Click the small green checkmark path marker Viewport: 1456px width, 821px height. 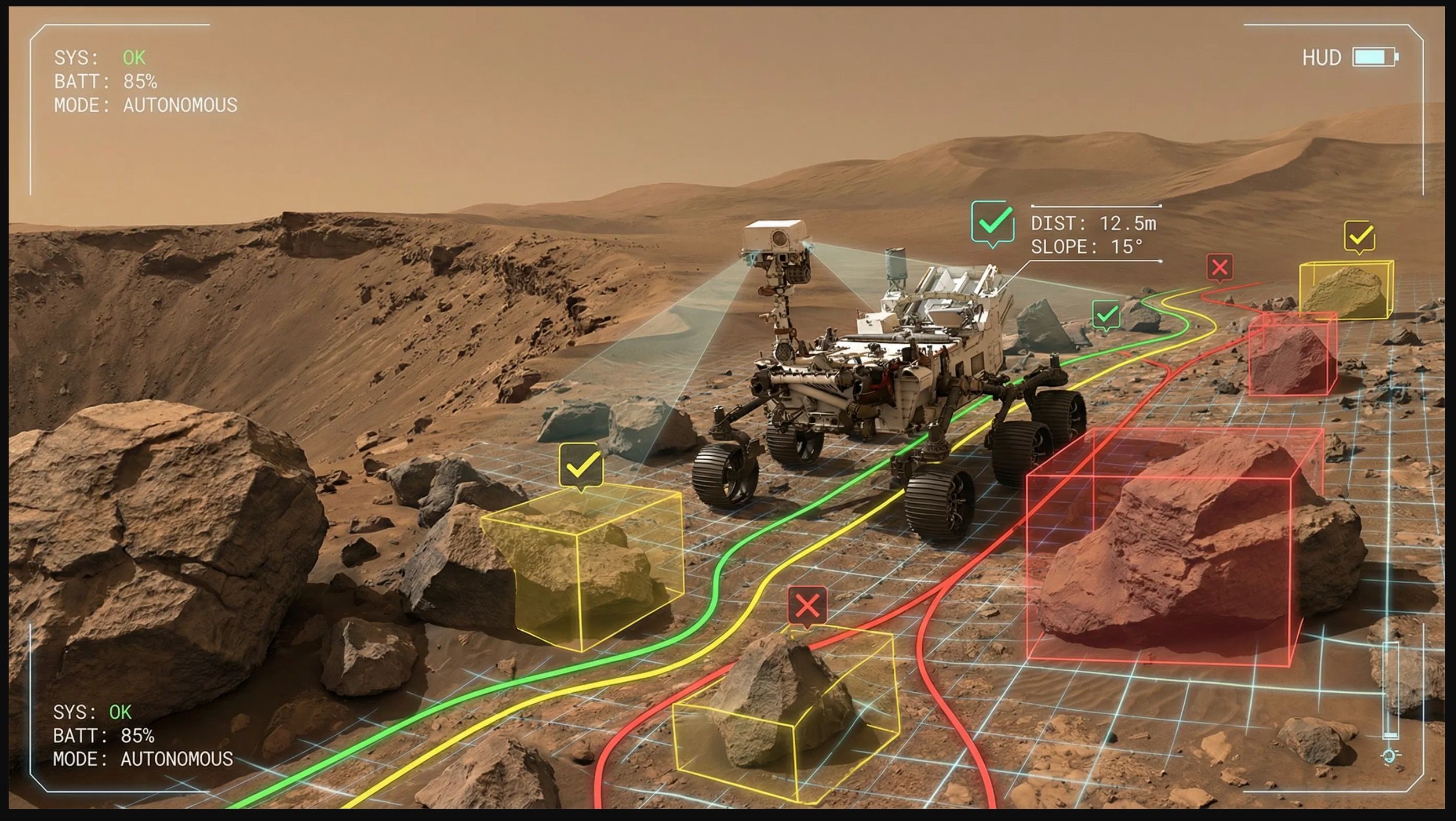coord(1106,315)
